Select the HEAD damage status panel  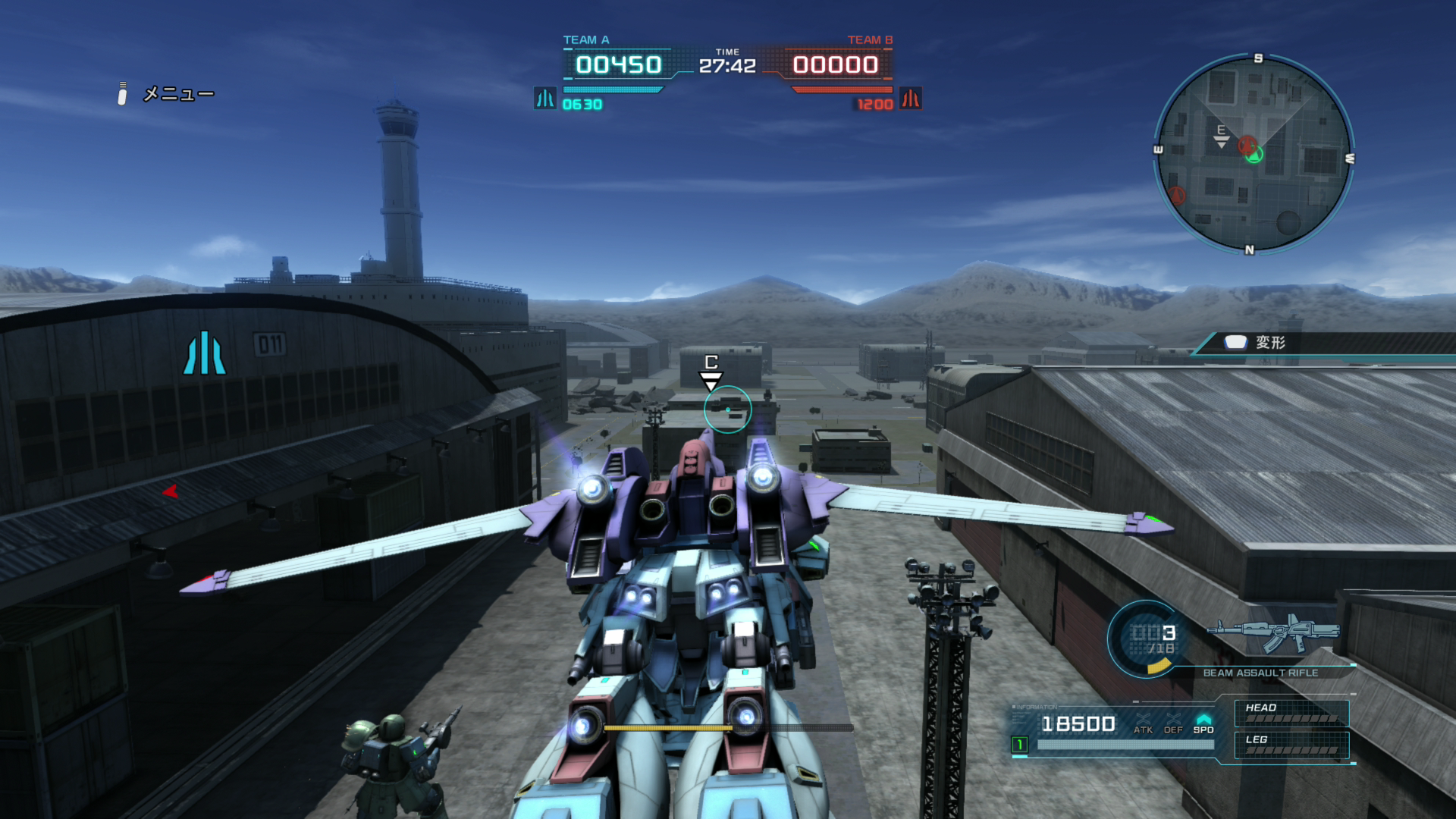[1291, 713]
